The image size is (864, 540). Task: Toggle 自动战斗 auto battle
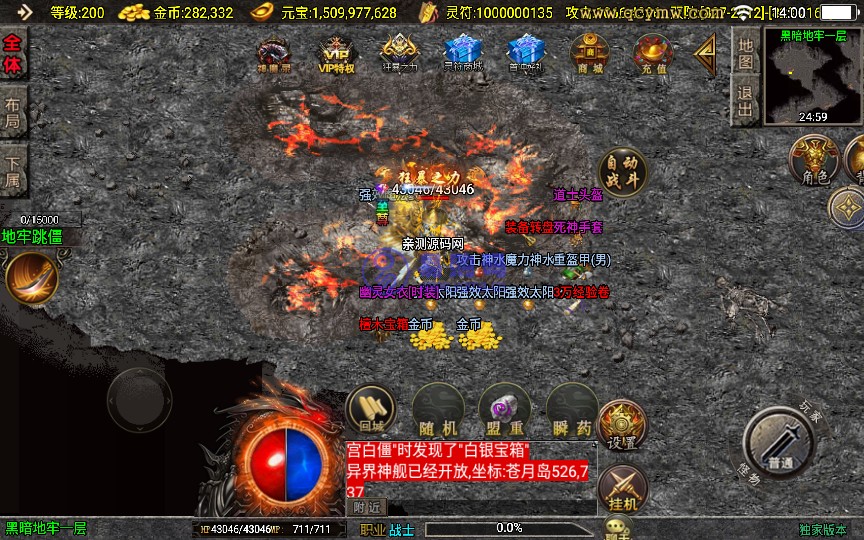click(x=621, y=173)
